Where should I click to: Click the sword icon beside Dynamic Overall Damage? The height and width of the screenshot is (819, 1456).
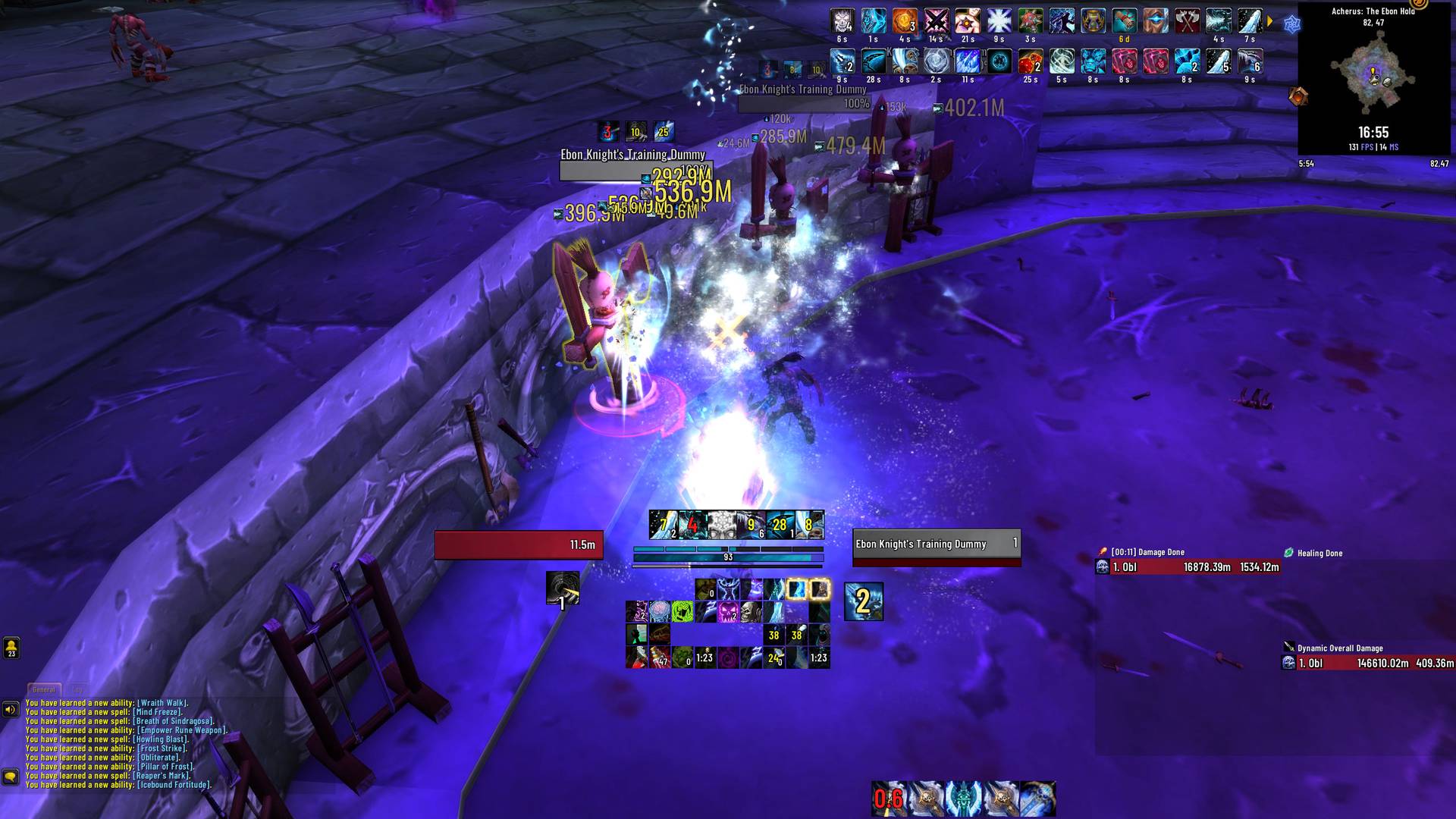tap(1287, 648)
